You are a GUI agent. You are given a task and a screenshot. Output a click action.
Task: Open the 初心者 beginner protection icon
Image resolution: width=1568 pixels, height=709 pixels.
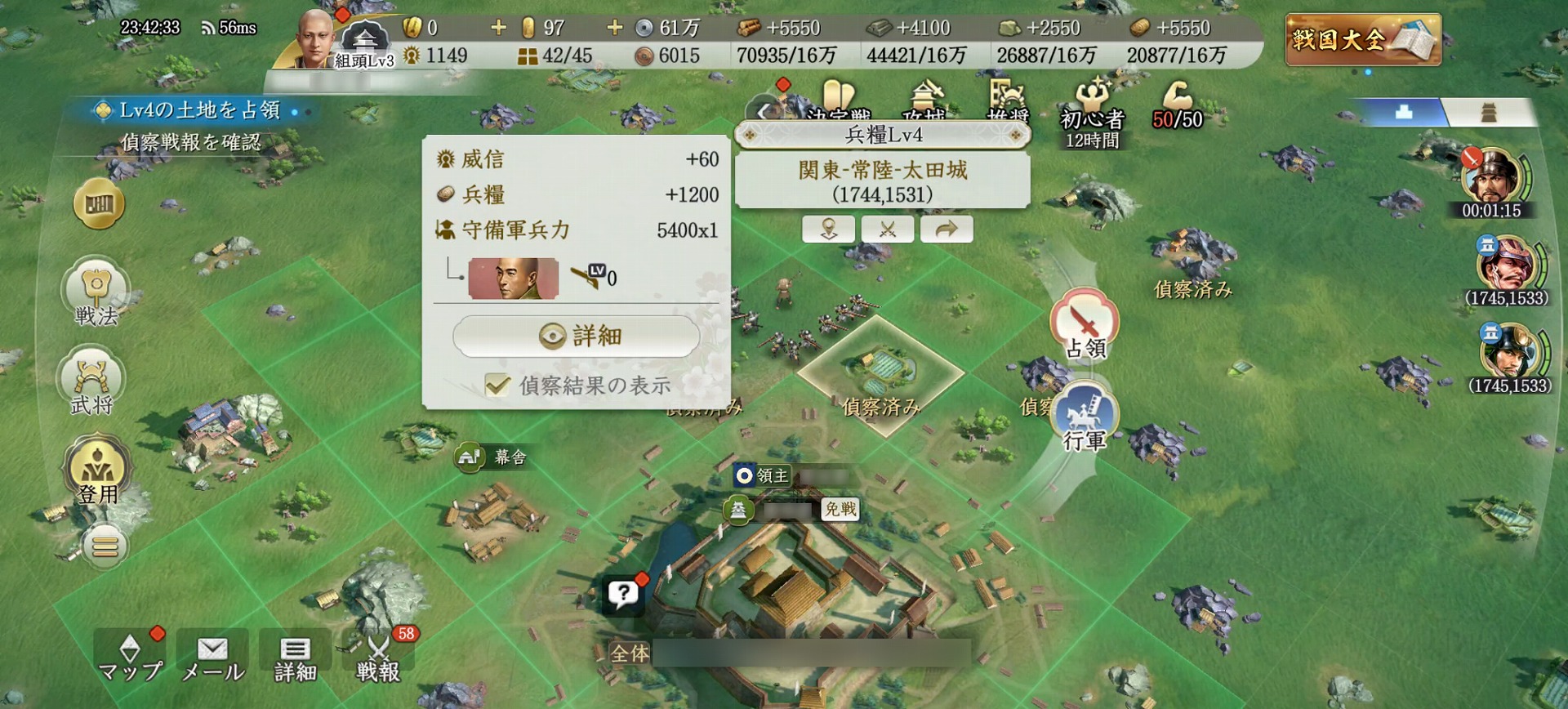[1092, 114]
